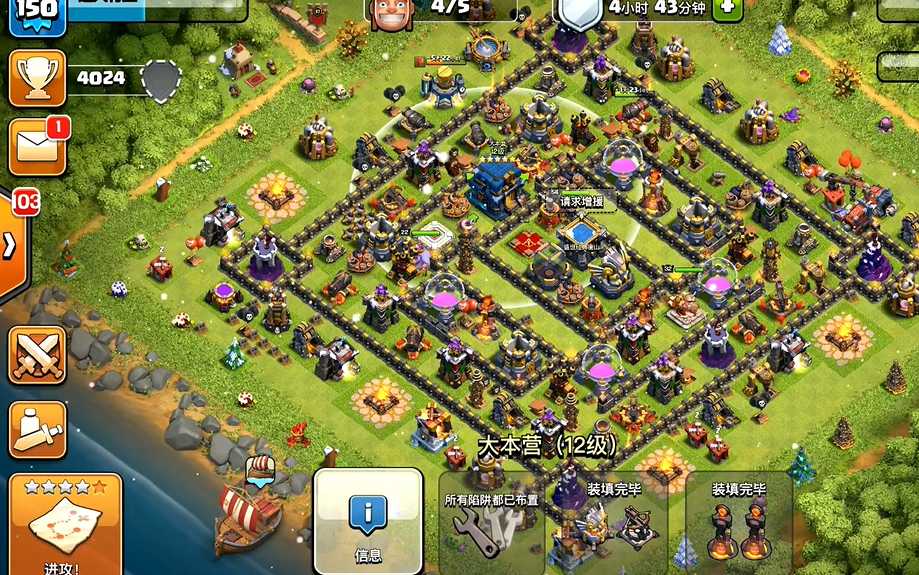Open the 信息 info panel for the Town Hall
919x575 pixels.
click(x=367, y=521)
